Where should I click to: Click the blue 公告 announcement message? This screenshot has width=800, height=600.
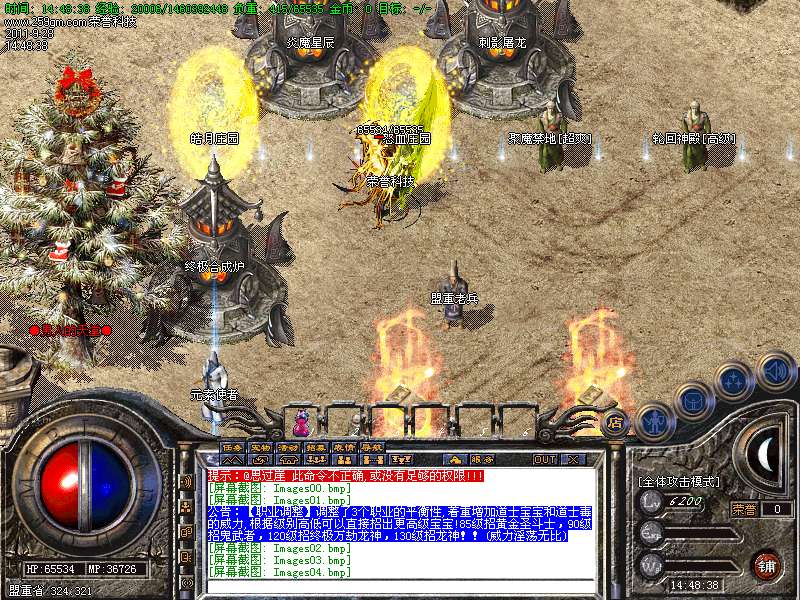tap(400, 522)
